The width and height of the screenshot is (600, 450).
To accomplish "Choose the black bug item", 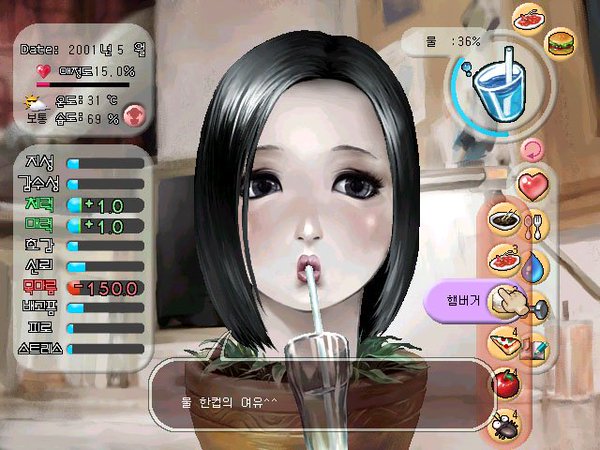I will [502, 424].
